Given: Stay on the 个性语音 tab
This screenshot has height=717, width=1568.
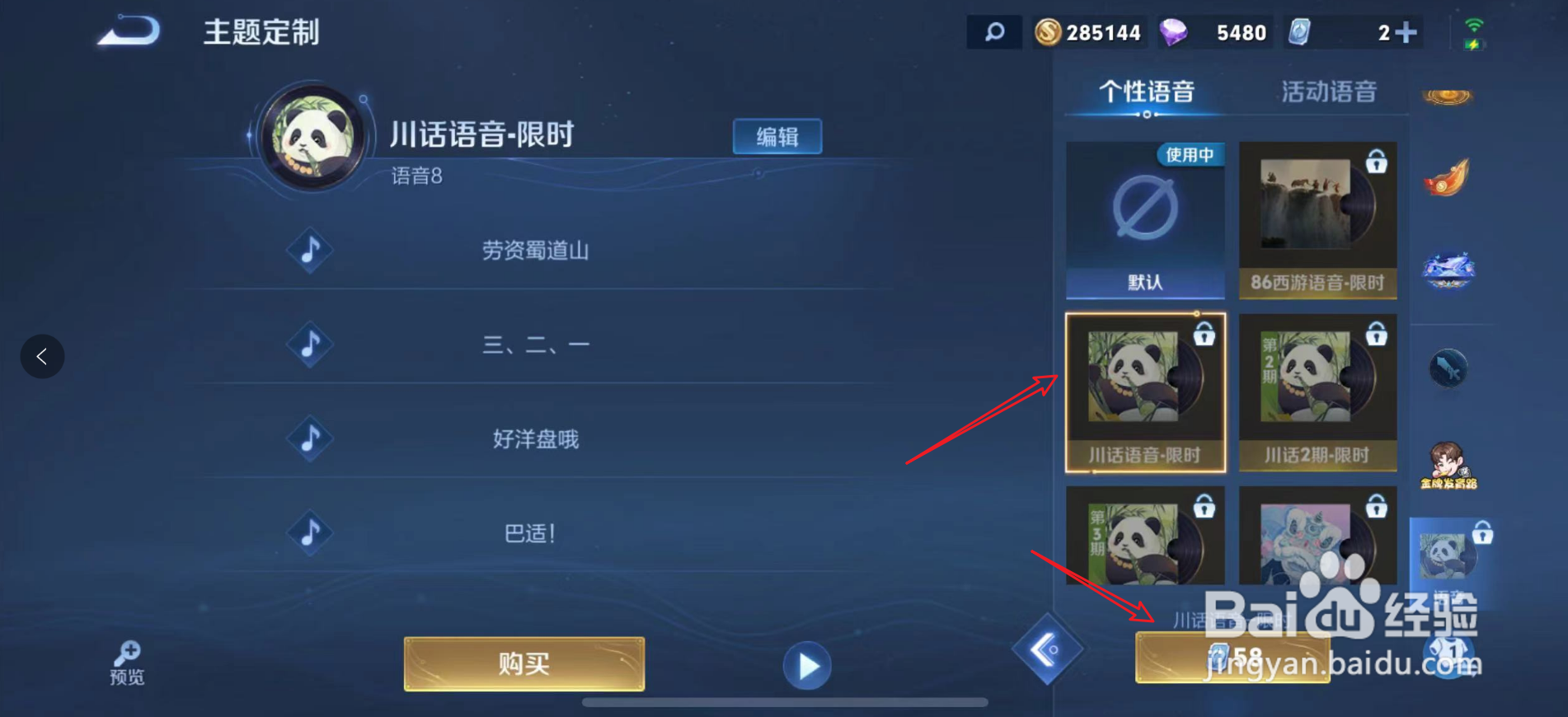Looking at the screenshot, I should click(1147, 91).
